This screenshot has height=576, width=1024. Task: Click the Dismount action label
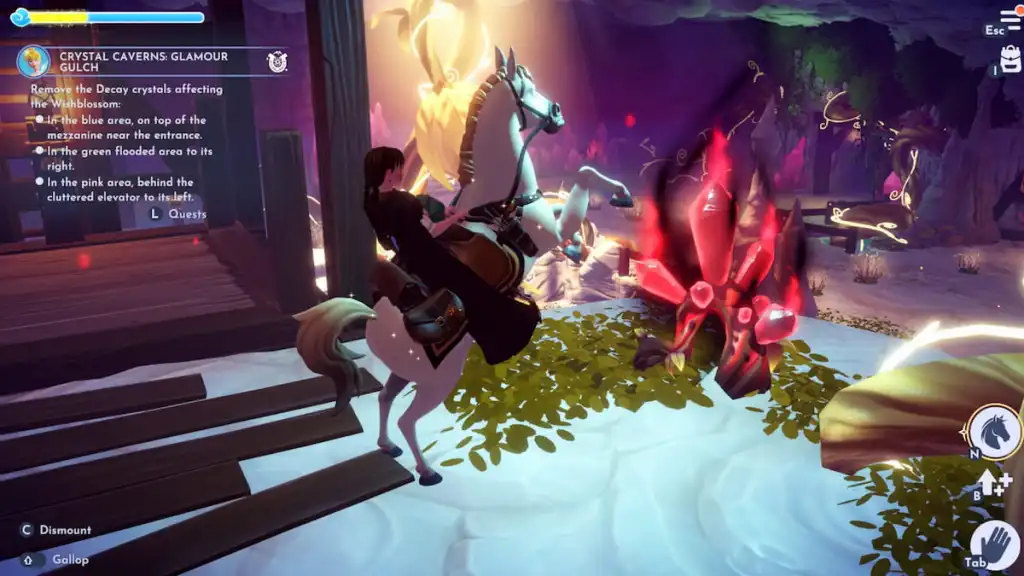pyautogui.click(x=65, y=530)
